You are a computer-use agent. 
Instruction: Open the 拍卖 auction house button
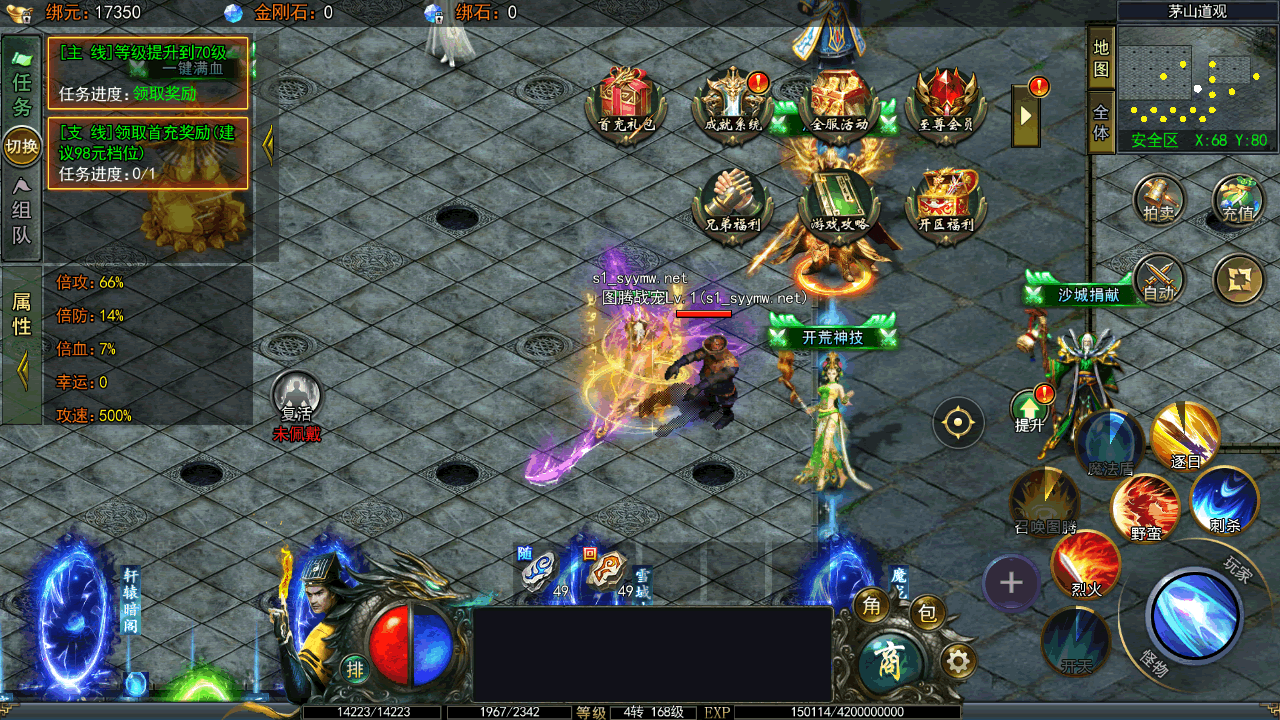pyautogui.click(x=1159, y=200)
